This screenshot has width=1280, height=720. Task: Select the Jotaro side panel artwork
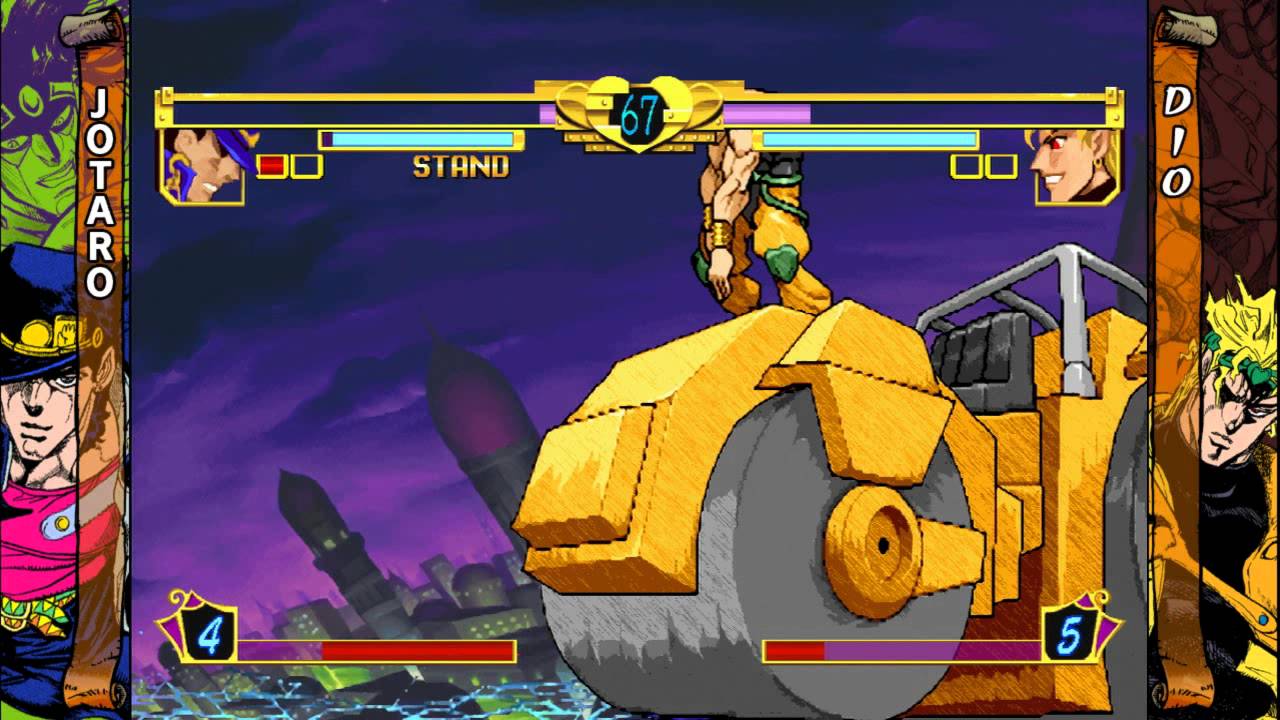tap(40, 450)
